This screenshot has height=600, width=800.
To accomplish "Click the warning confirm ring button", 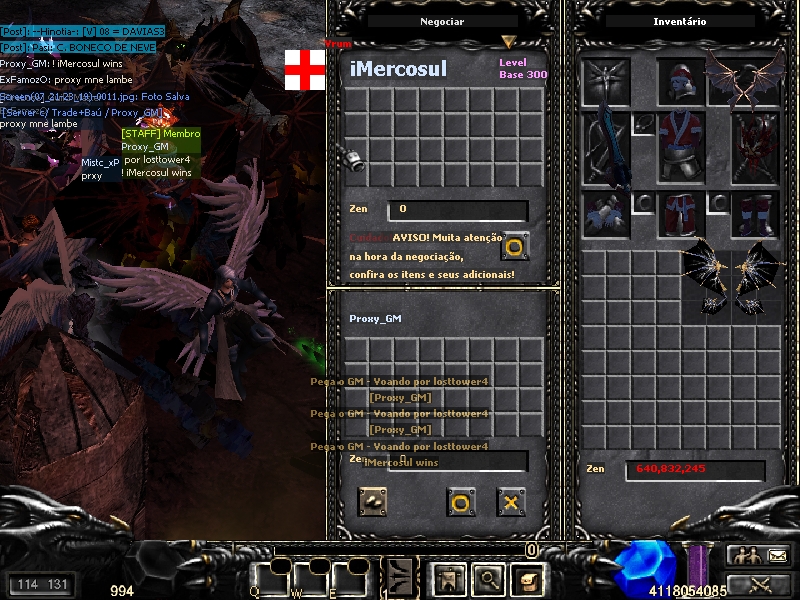I will tap(515, 245).
